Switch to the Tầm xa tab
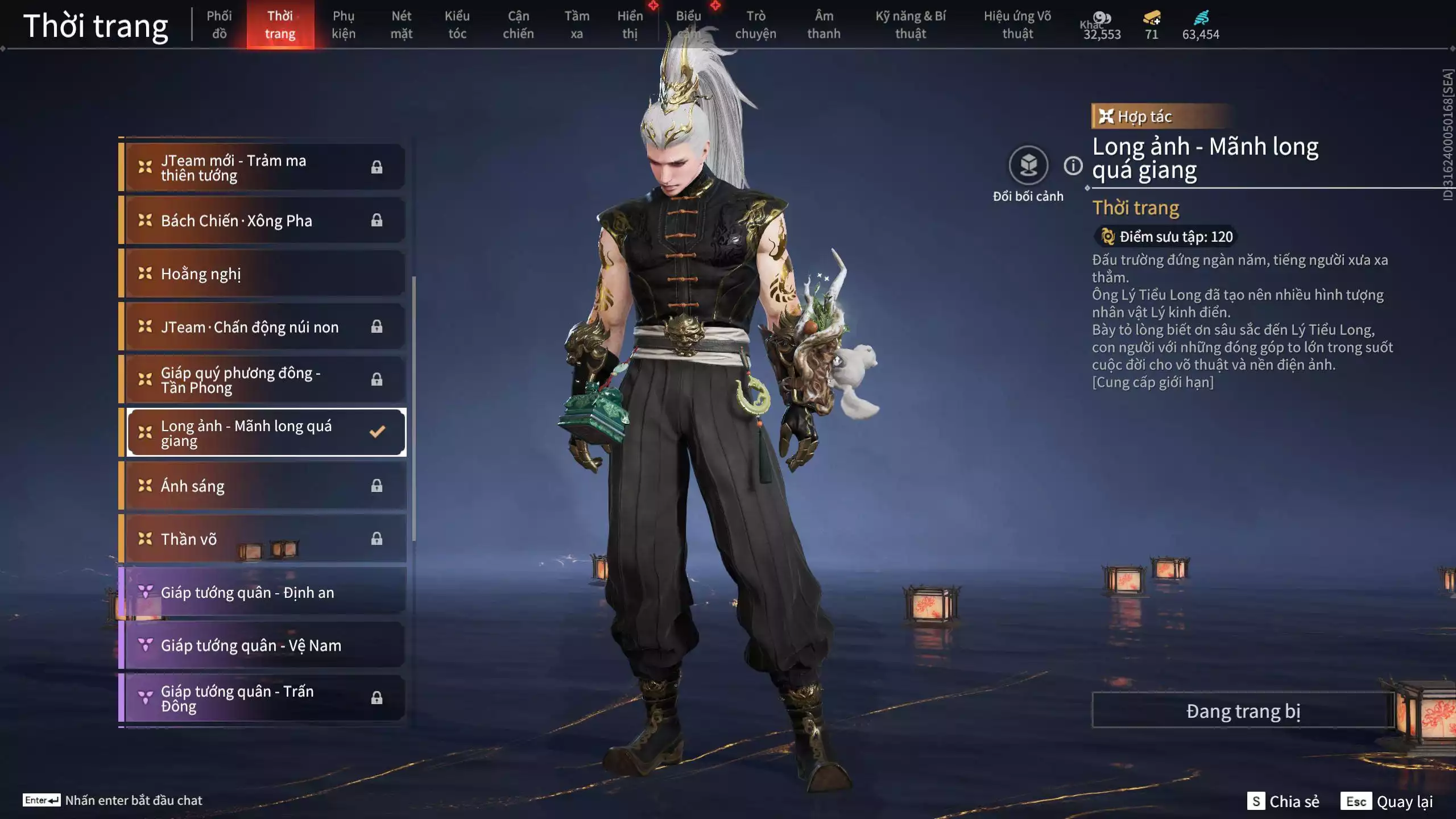The height and width of the screenshot is (819, 1456). tap(577, 24)
